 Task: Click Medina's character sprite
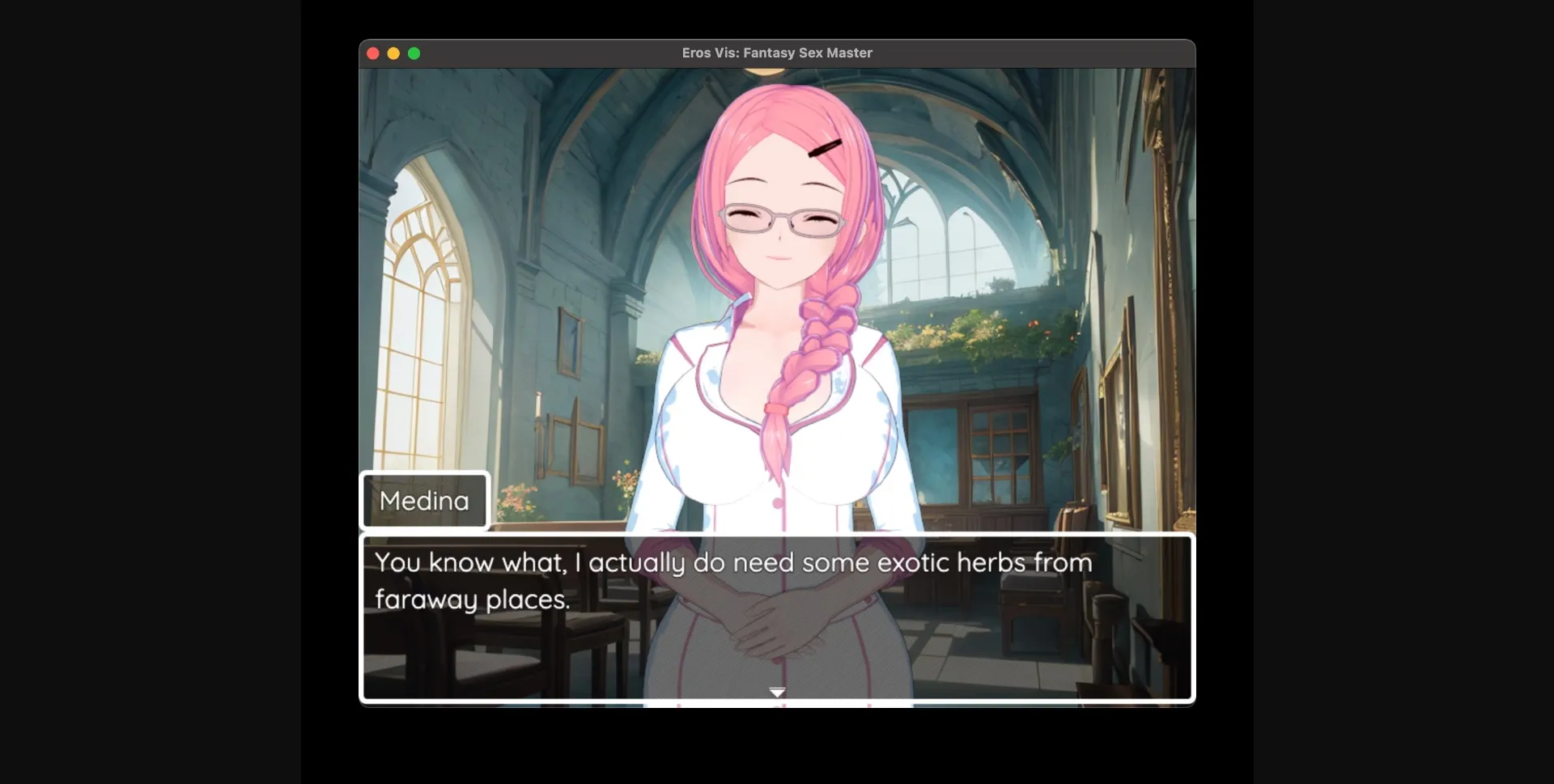tap(777, 324)
